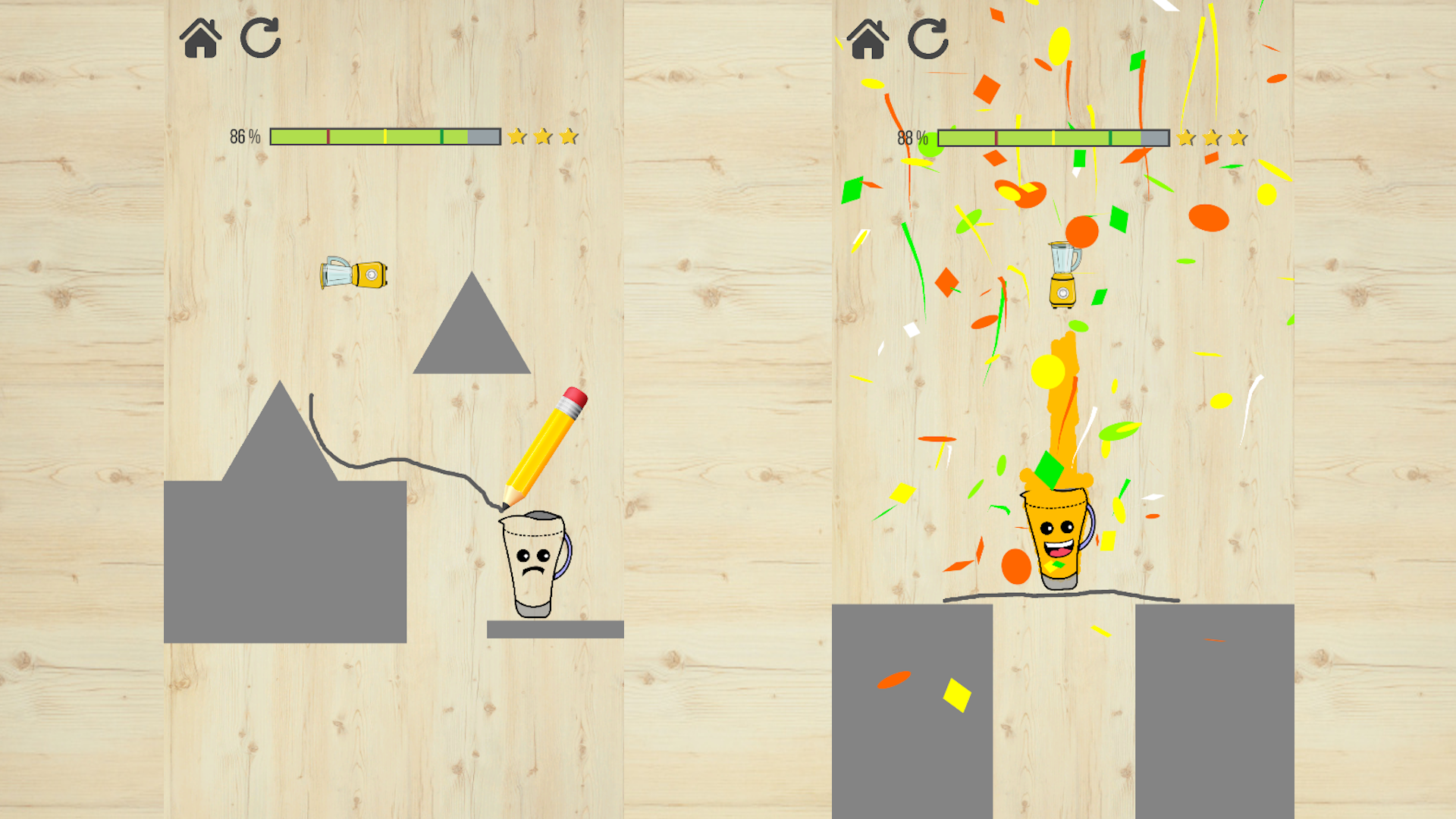This screenshot has height=819, width=1456.
Task: Open the Home menu on the right screen
Action: 869,37
